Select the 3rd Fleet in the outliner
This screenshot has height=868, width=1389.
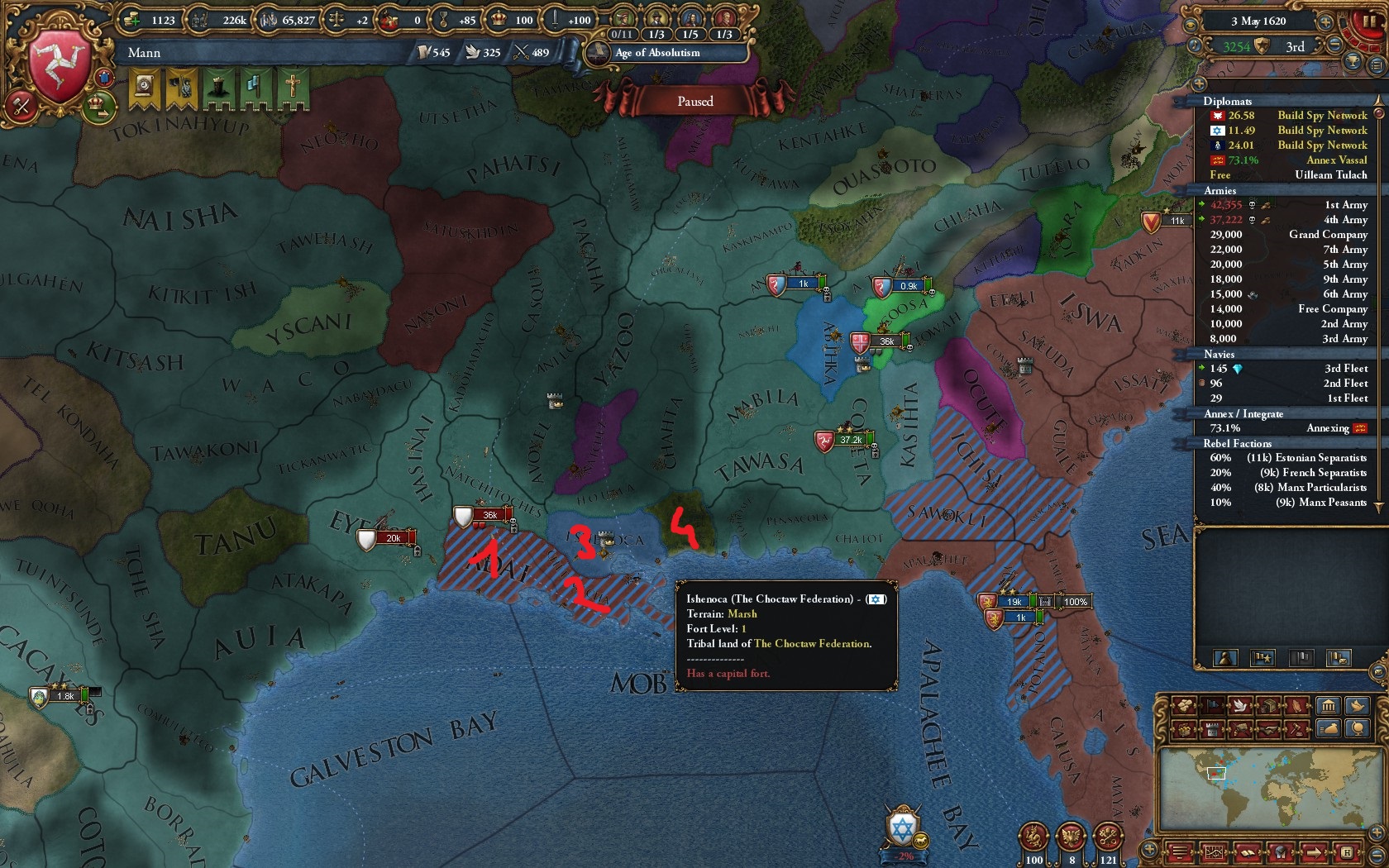coord(1284,369)
